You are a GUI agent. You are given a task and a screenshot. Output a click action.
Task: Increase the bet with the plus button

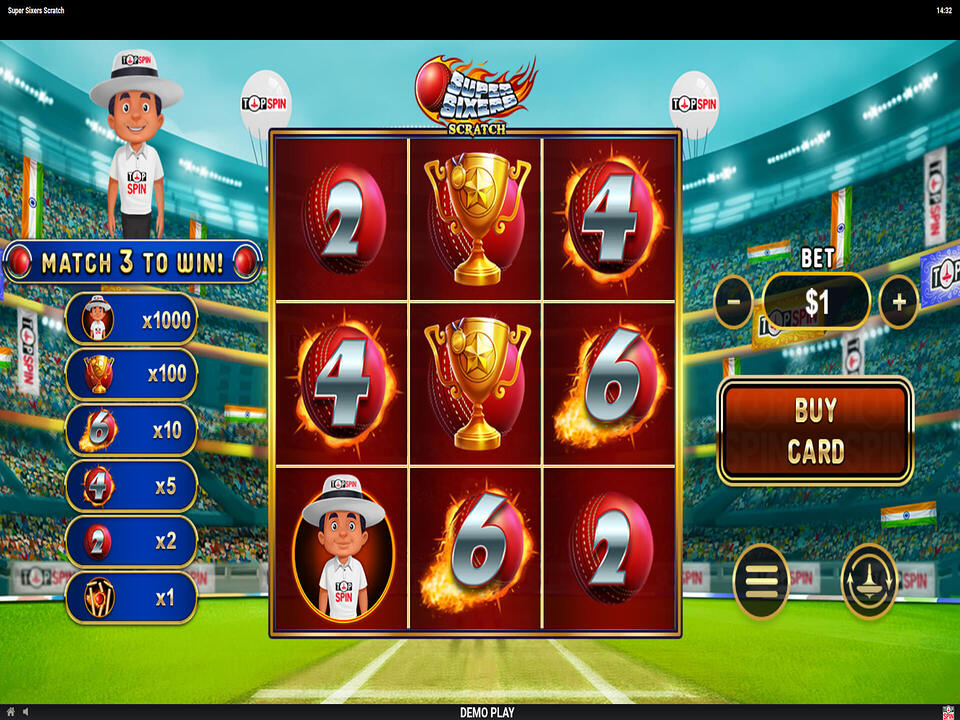(898, 301)
